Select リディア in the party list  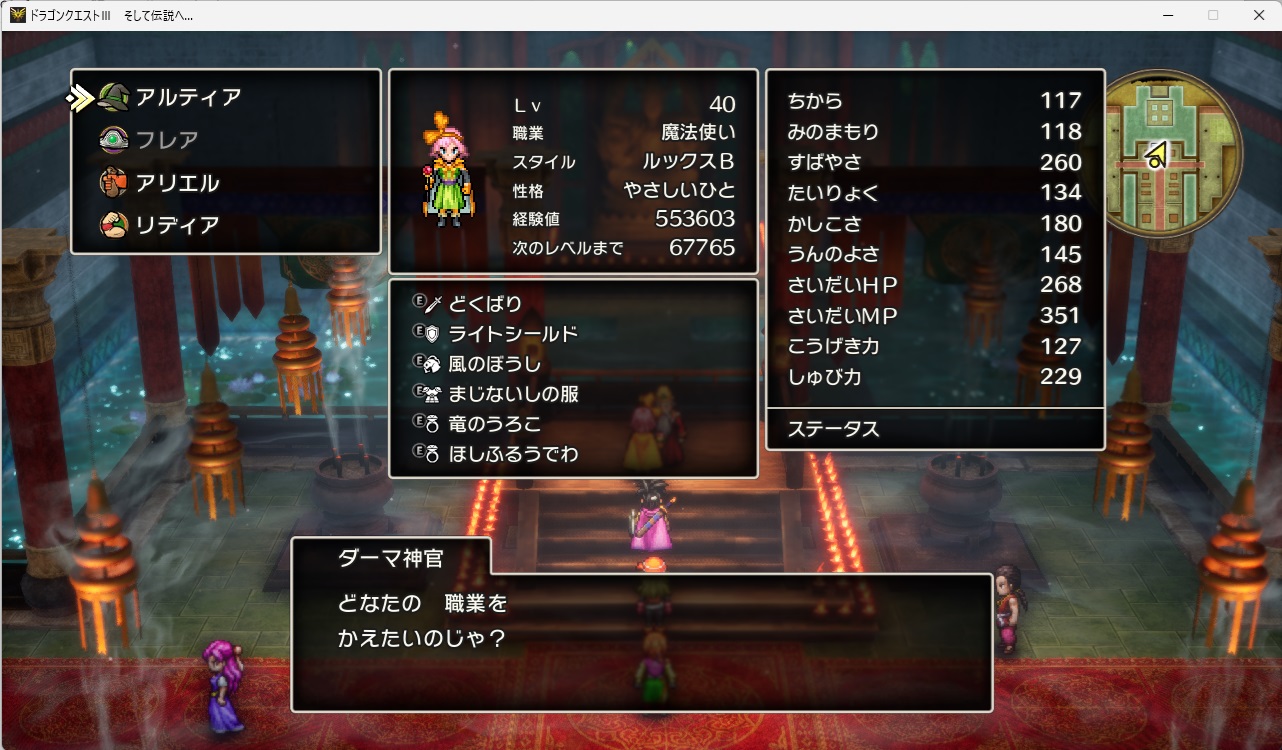[177, 225]
